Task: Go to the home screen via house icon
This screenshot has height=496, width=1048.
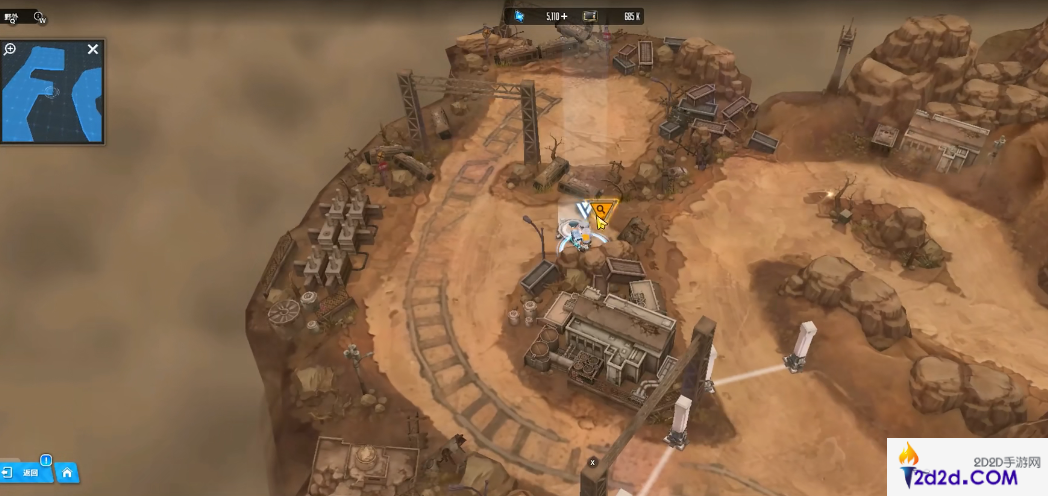Action: pyautogui.click(x=67, y=472)
